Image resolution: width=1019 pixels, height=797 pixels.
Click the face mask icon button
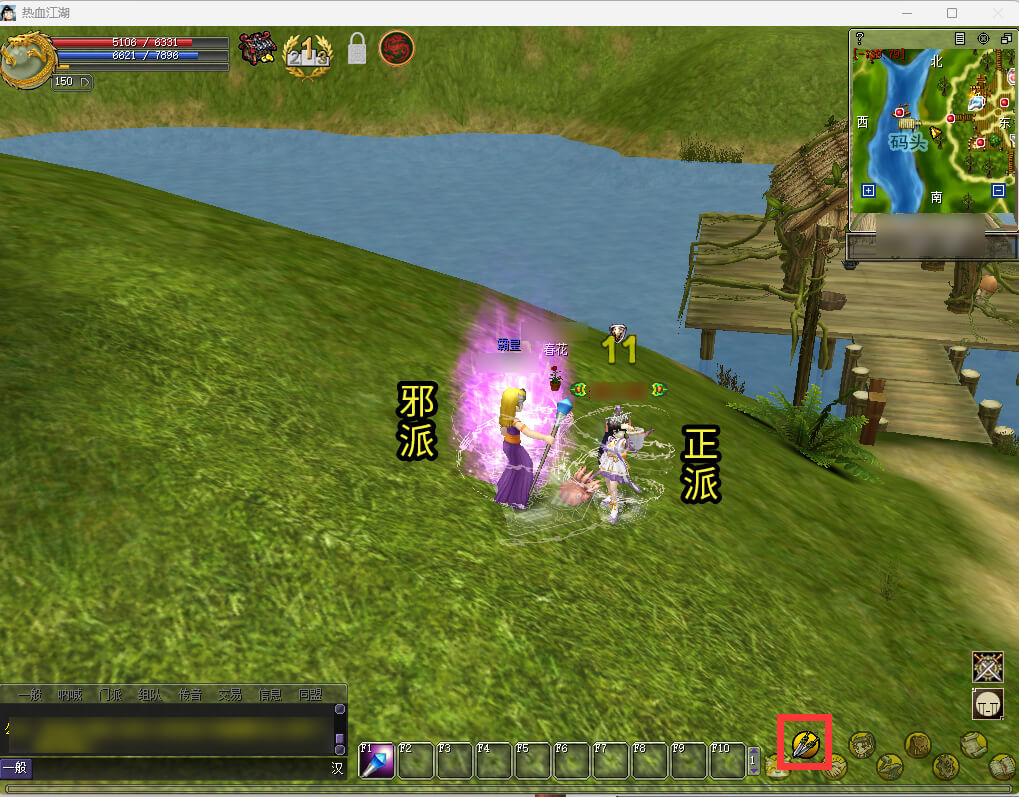point(988,704)
